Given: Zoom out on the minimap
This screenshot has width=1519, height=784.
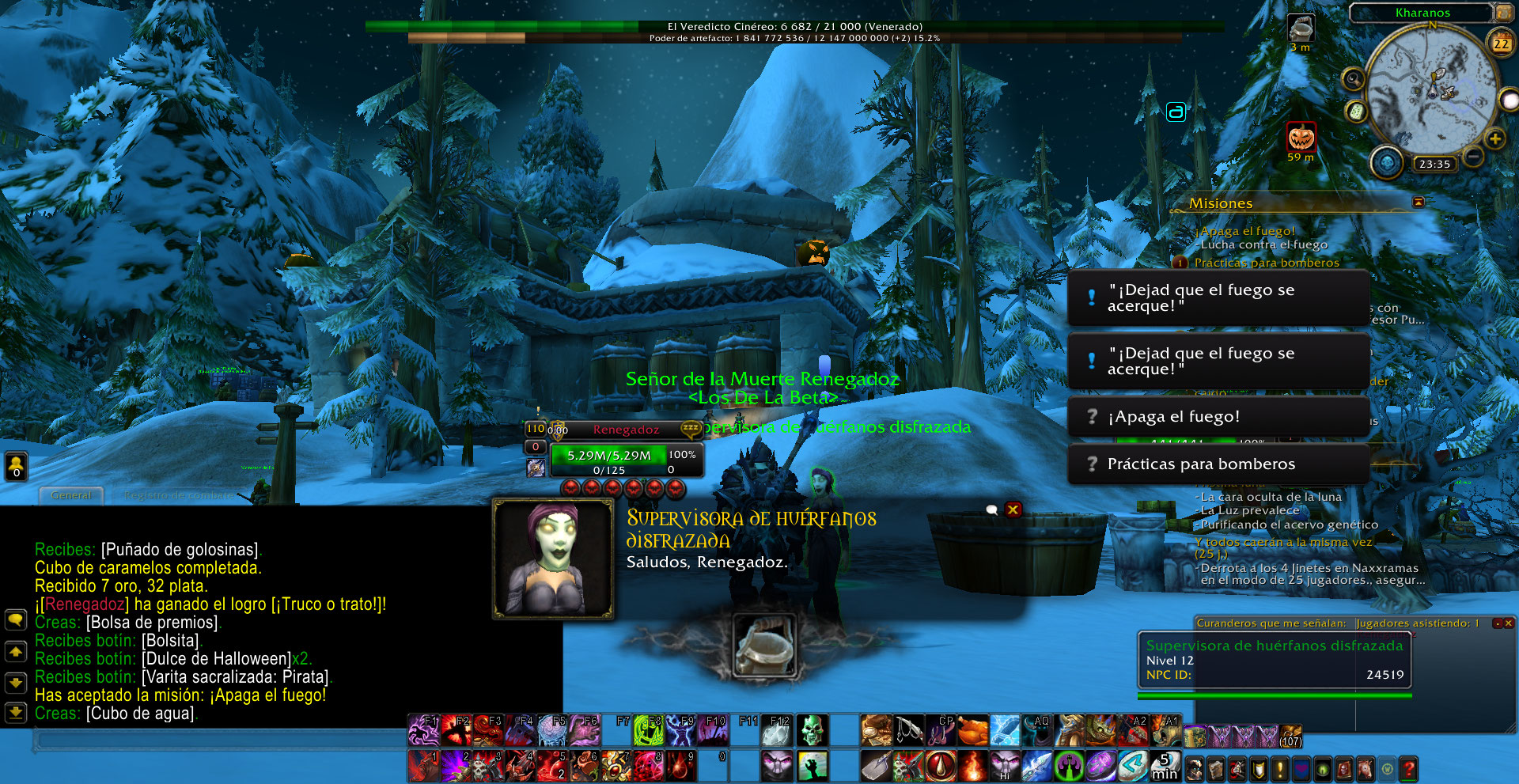Looking at the screenshot, I should (x=1473, y=157).
